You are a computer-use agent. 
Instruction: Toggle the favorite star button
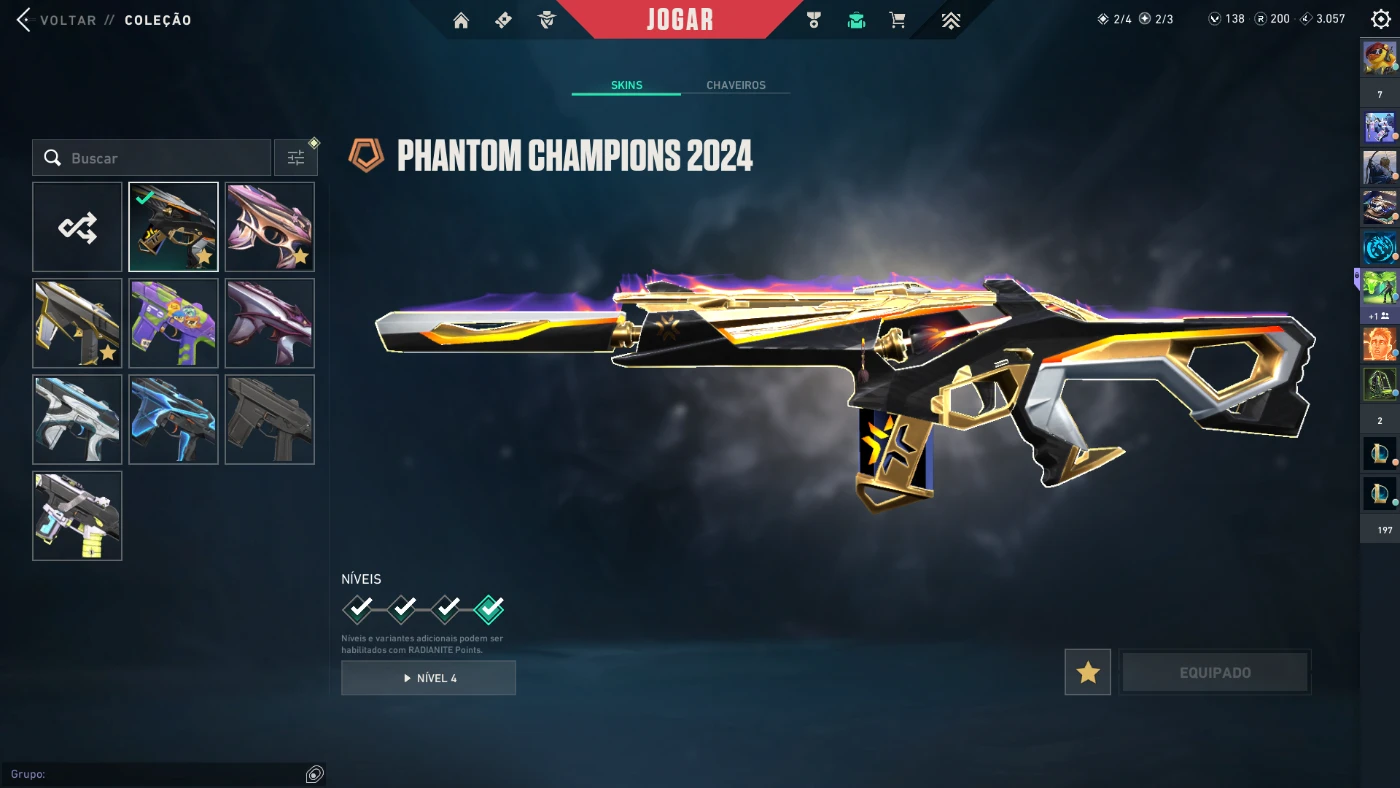(x=1088, y=673)
